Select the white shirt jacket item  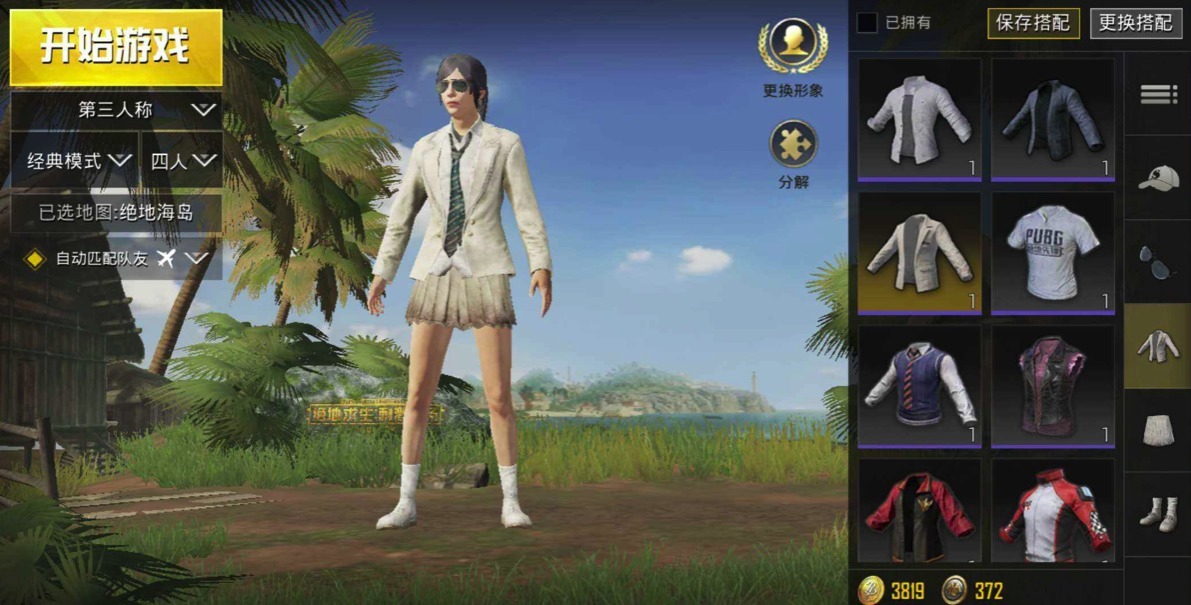pos(919,119)
